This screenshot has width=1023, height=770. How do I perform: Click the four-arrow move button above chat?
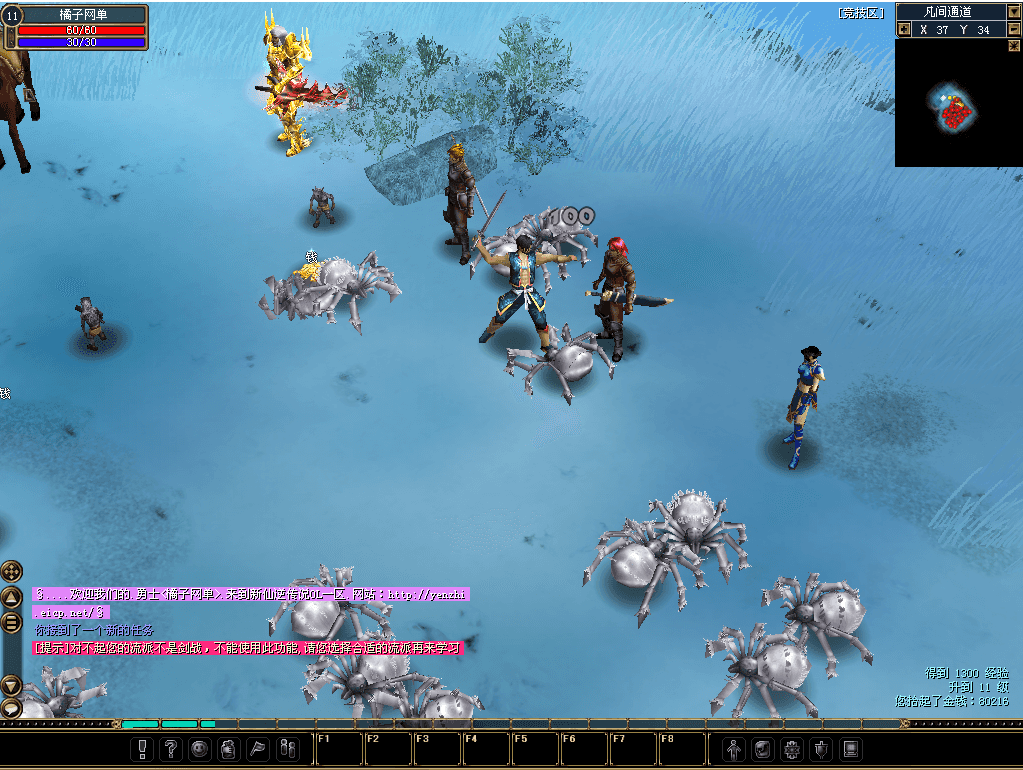click(11, 571)
